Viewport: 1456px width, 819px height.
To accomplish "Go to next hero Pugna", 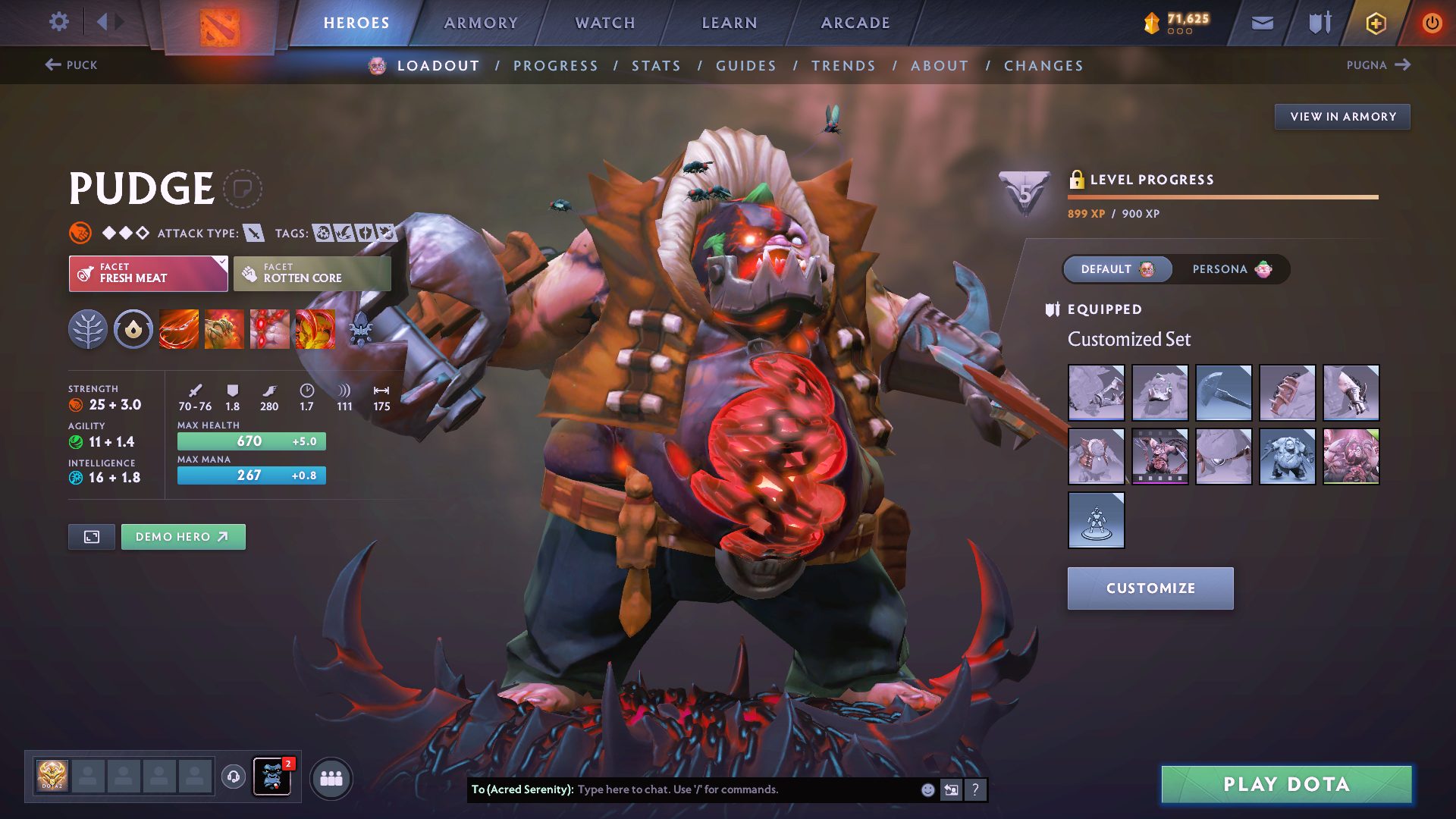I will pyautogui.click(x=1378, y=65).
